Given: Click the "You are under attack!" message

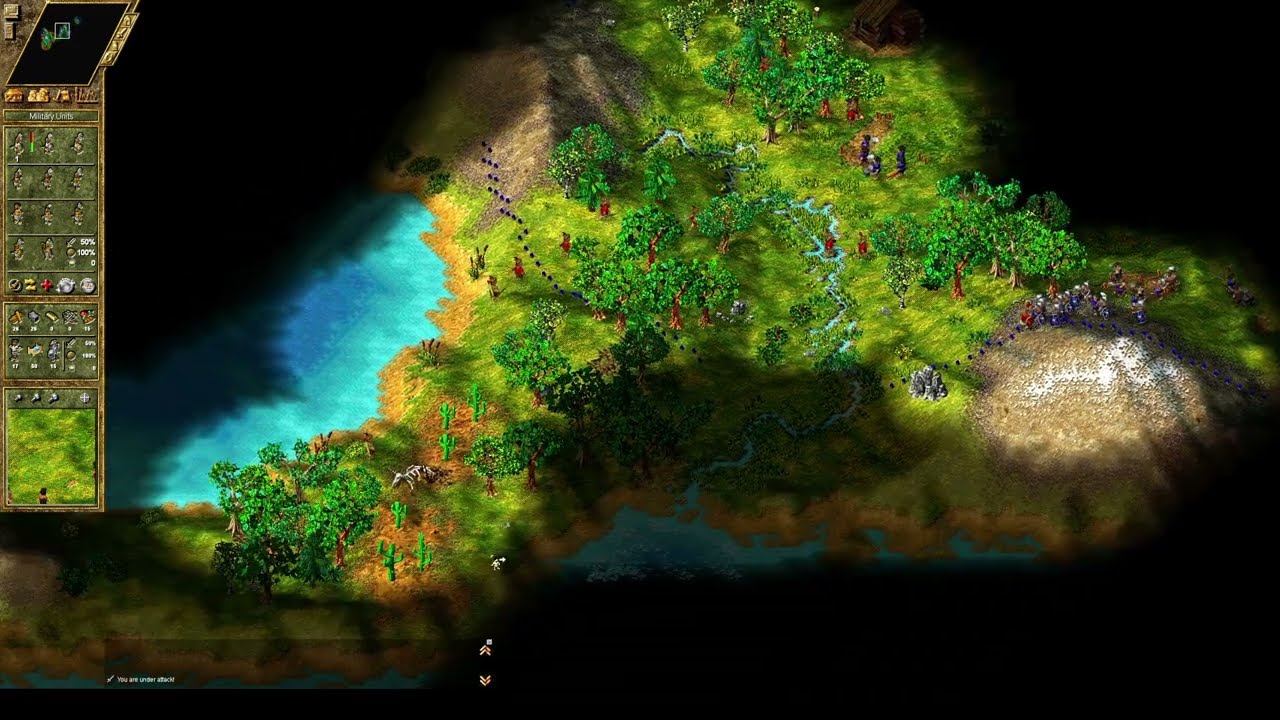Looking at the screenshot, I should pyautogui.click(x=145, y=680).
